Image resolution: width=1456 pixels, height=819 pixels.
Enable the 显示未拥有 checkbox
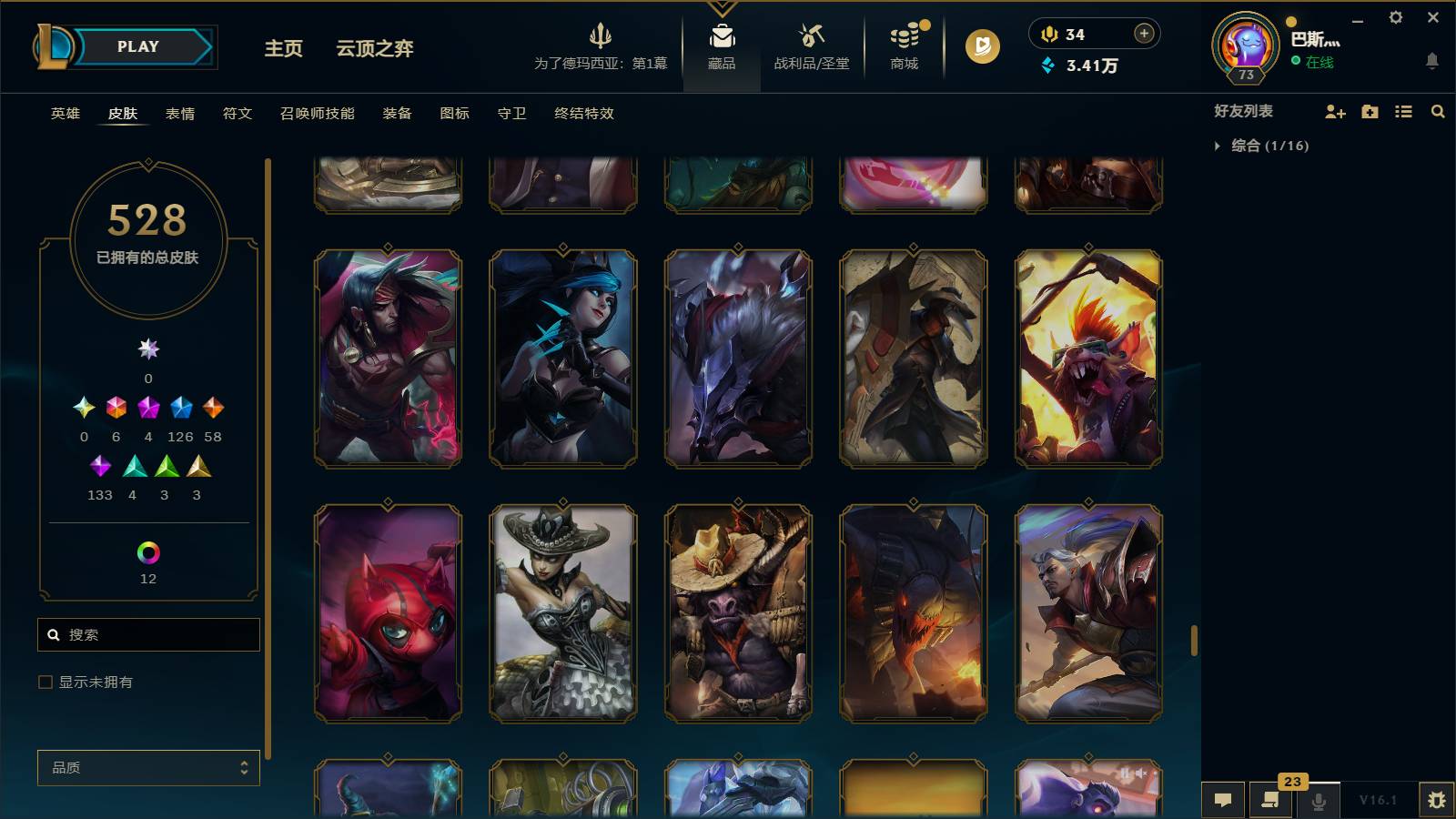click(44, 681)
